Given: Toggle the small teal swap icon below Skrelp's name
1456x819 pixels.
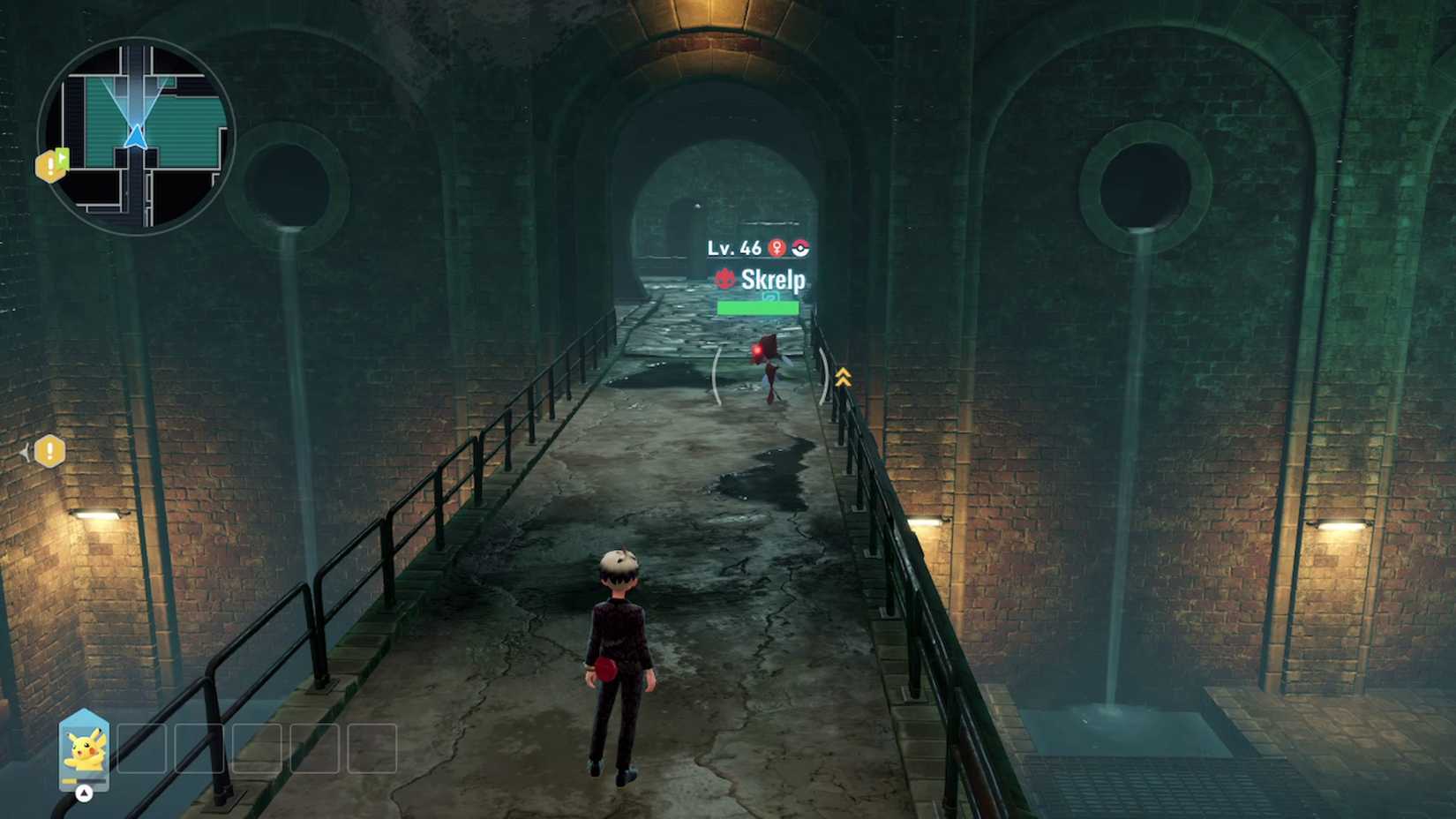Looking at the screenshot, I should click(770, 296).
